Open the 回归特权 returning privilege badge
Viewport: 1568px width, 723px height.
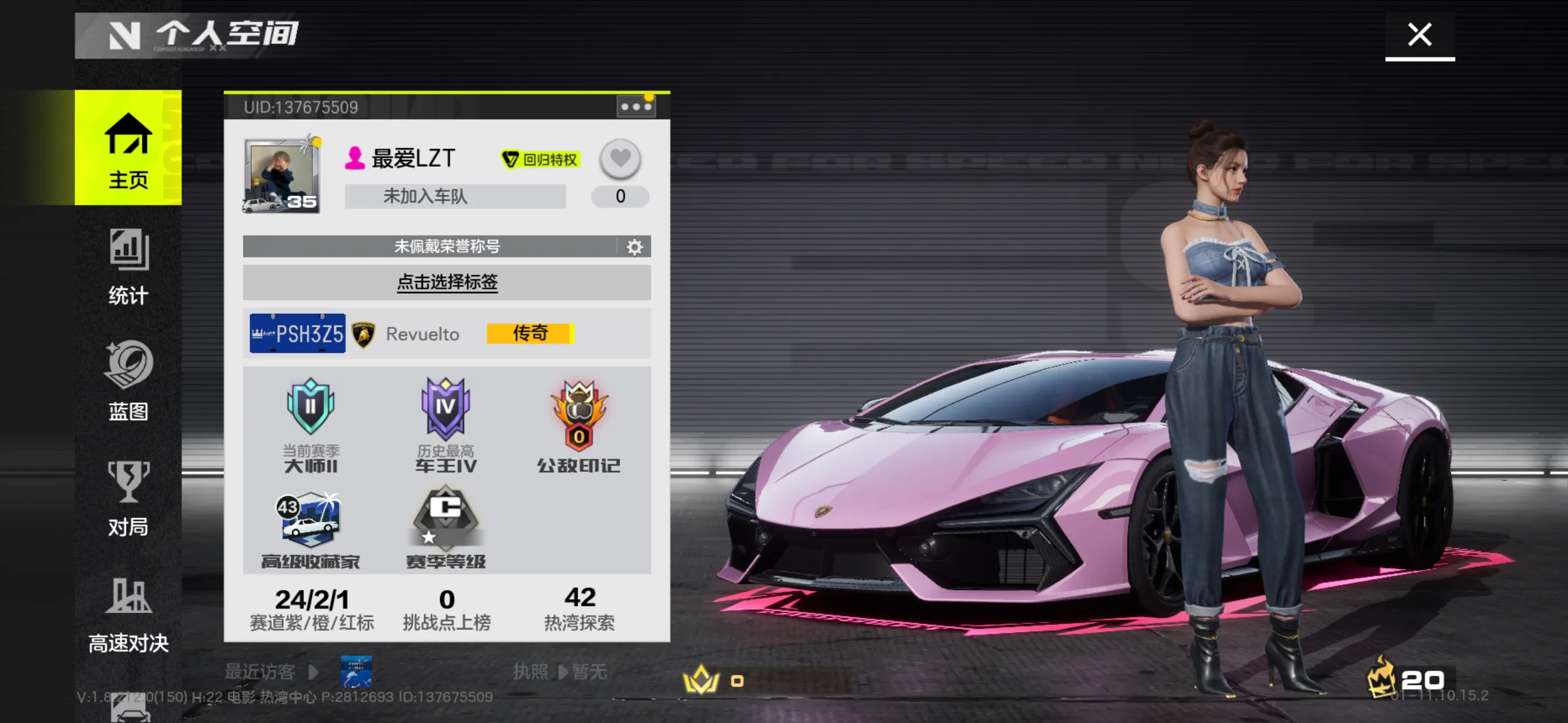tap(539, 159)
